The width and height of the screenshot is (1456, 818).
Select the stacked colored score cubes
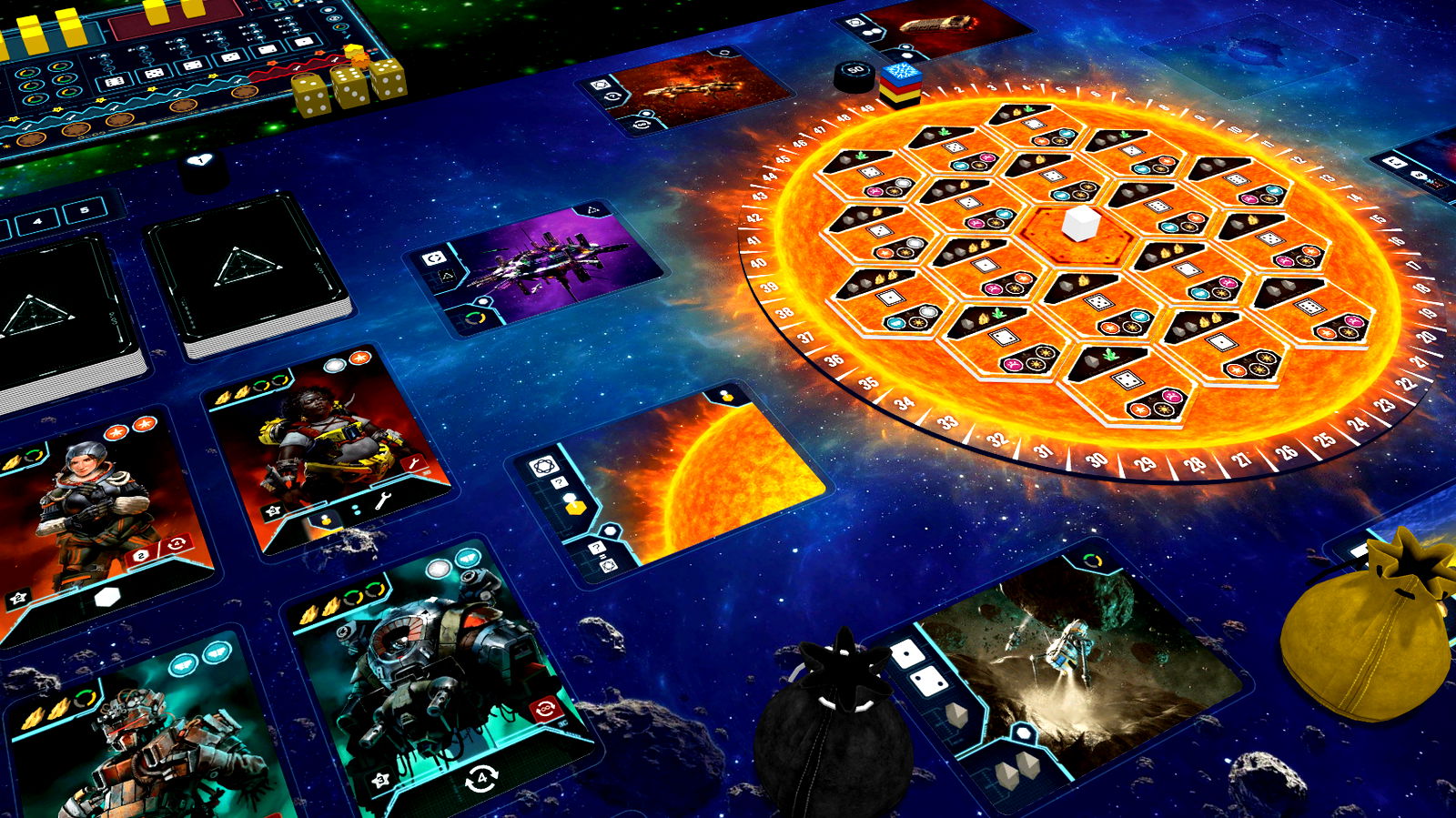pyautogui.click(x=900, y=85)
